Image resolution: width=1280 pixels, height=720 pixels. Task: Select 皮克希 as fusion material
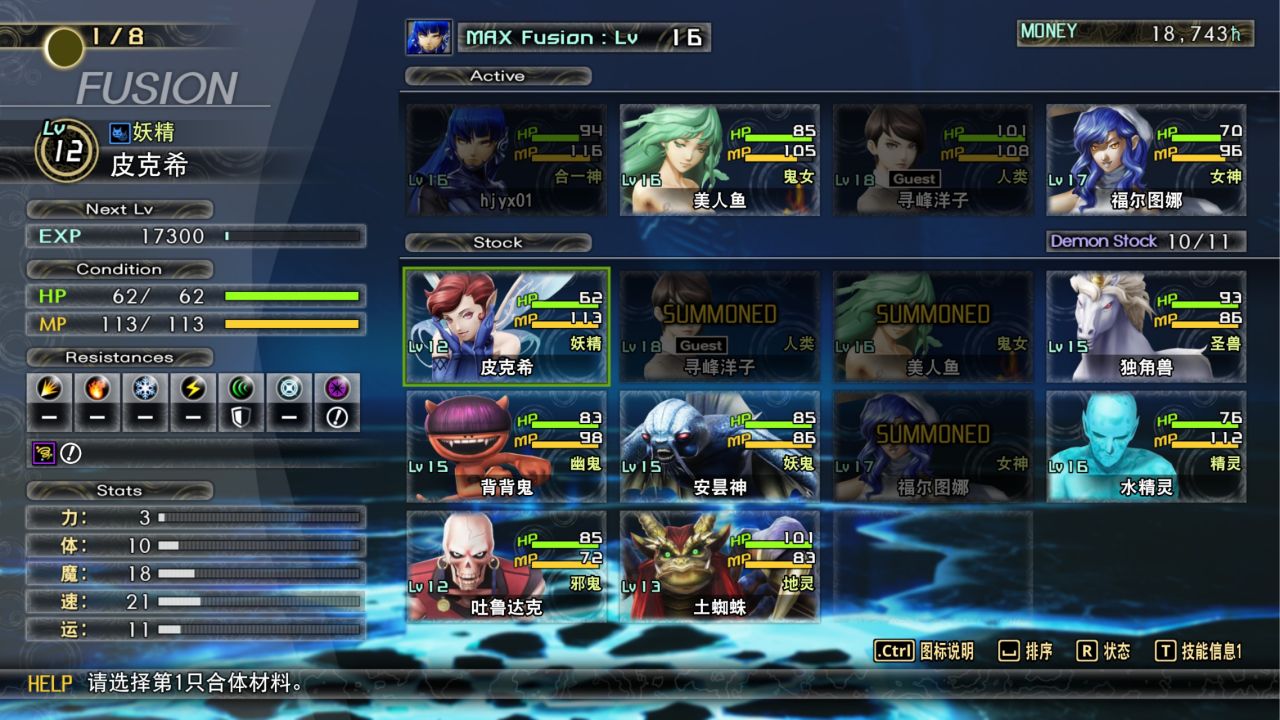[506, 327]
